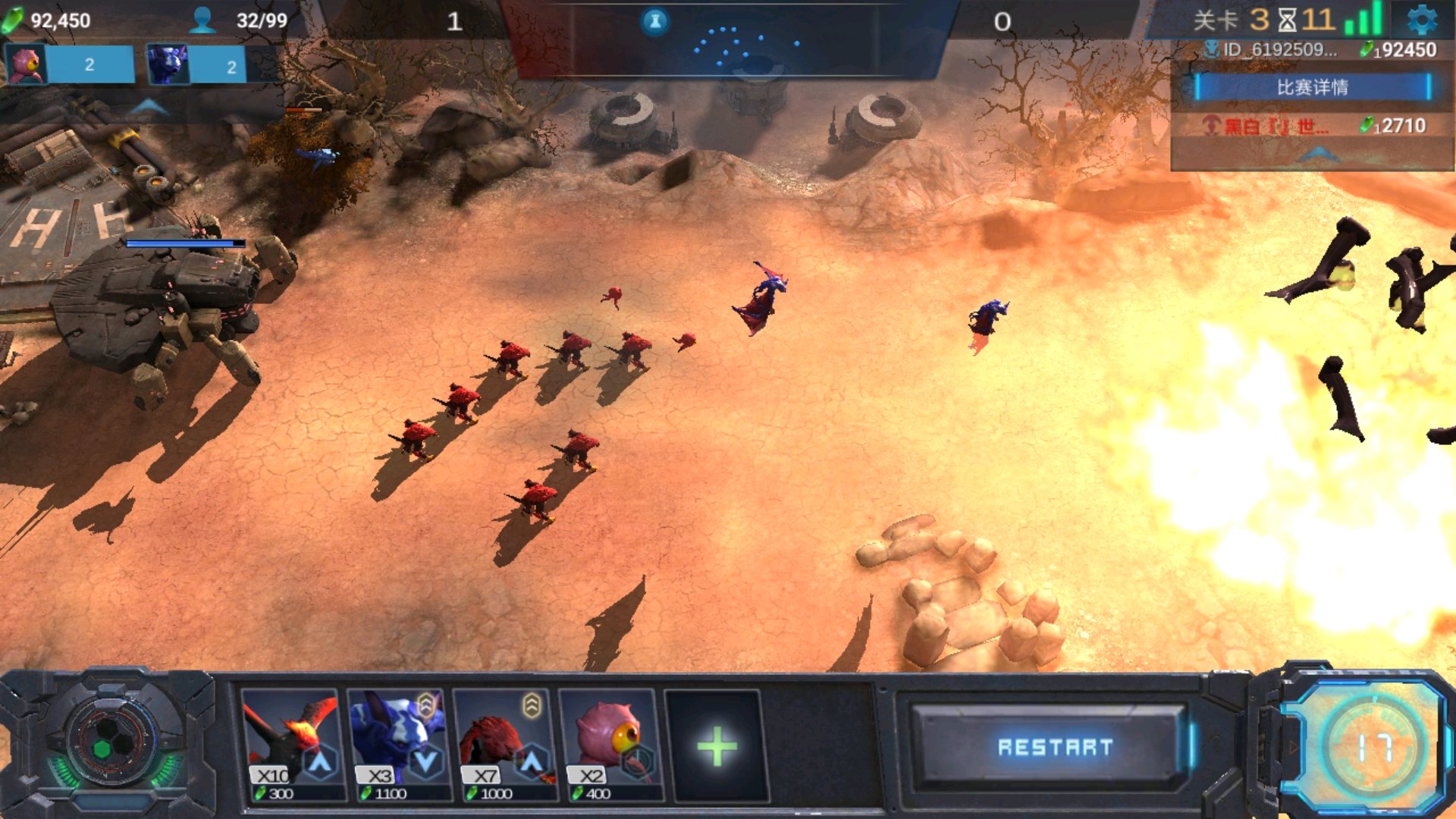Image resolution: width=1456 pixels, height=819 pixels.
Task: Choose the x7 red raptor unit card
Action: (502, 745)
